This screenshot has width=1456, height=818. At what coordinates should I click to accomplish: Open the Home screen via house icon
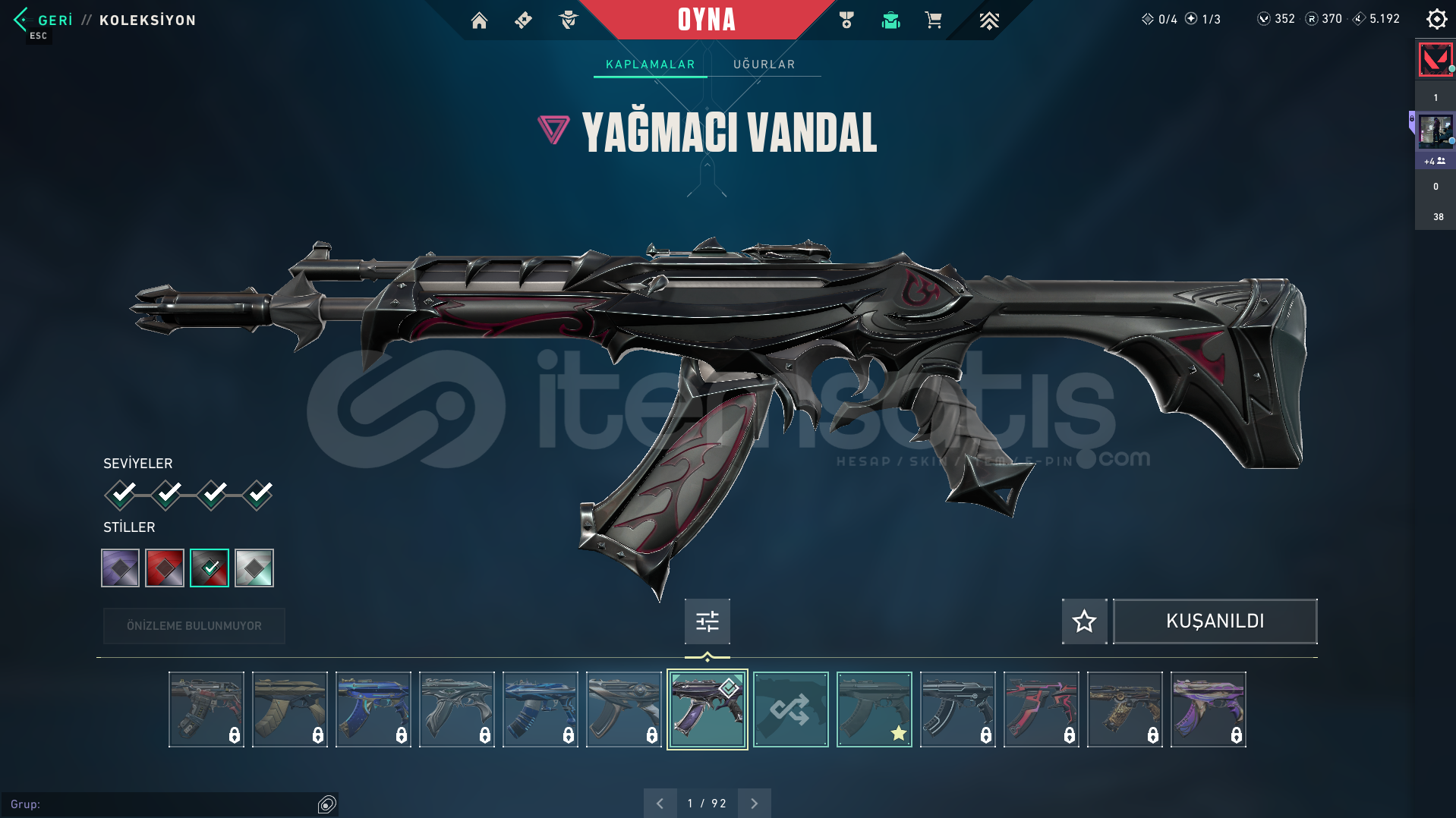[x=479, y=20]
